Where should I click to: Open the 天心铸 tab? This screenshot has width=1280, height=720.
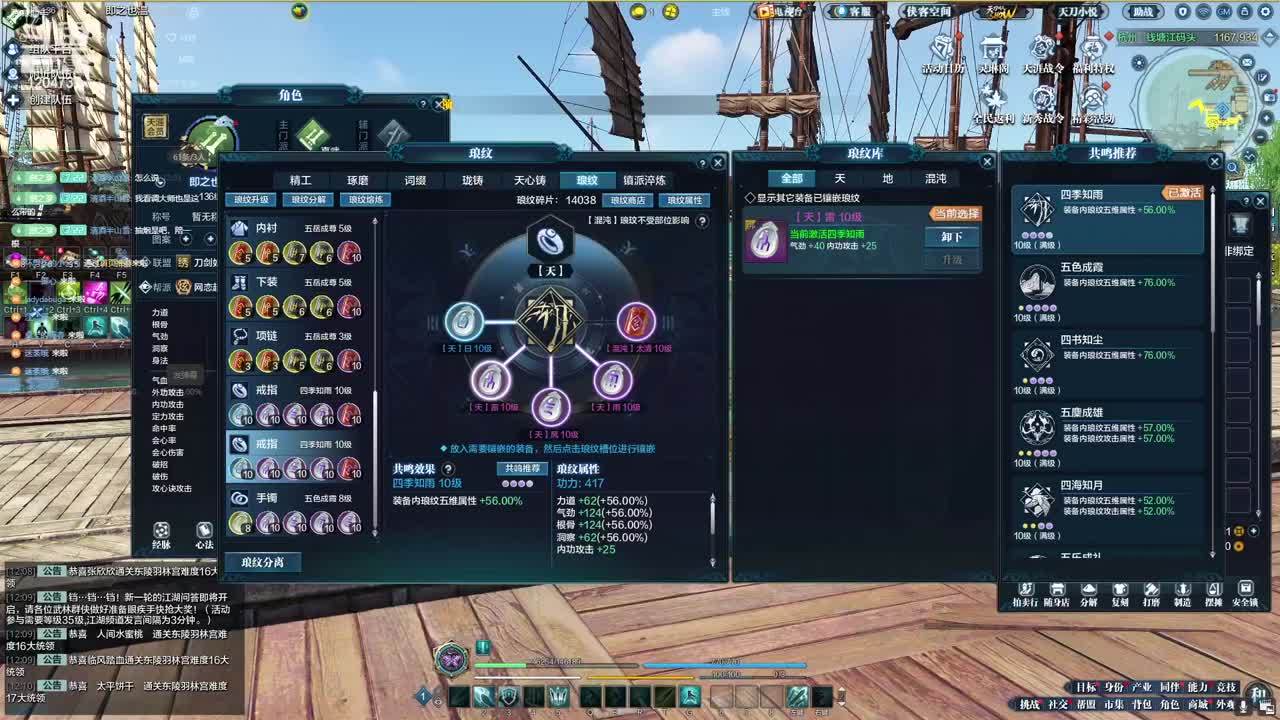[x=530, y=180]
